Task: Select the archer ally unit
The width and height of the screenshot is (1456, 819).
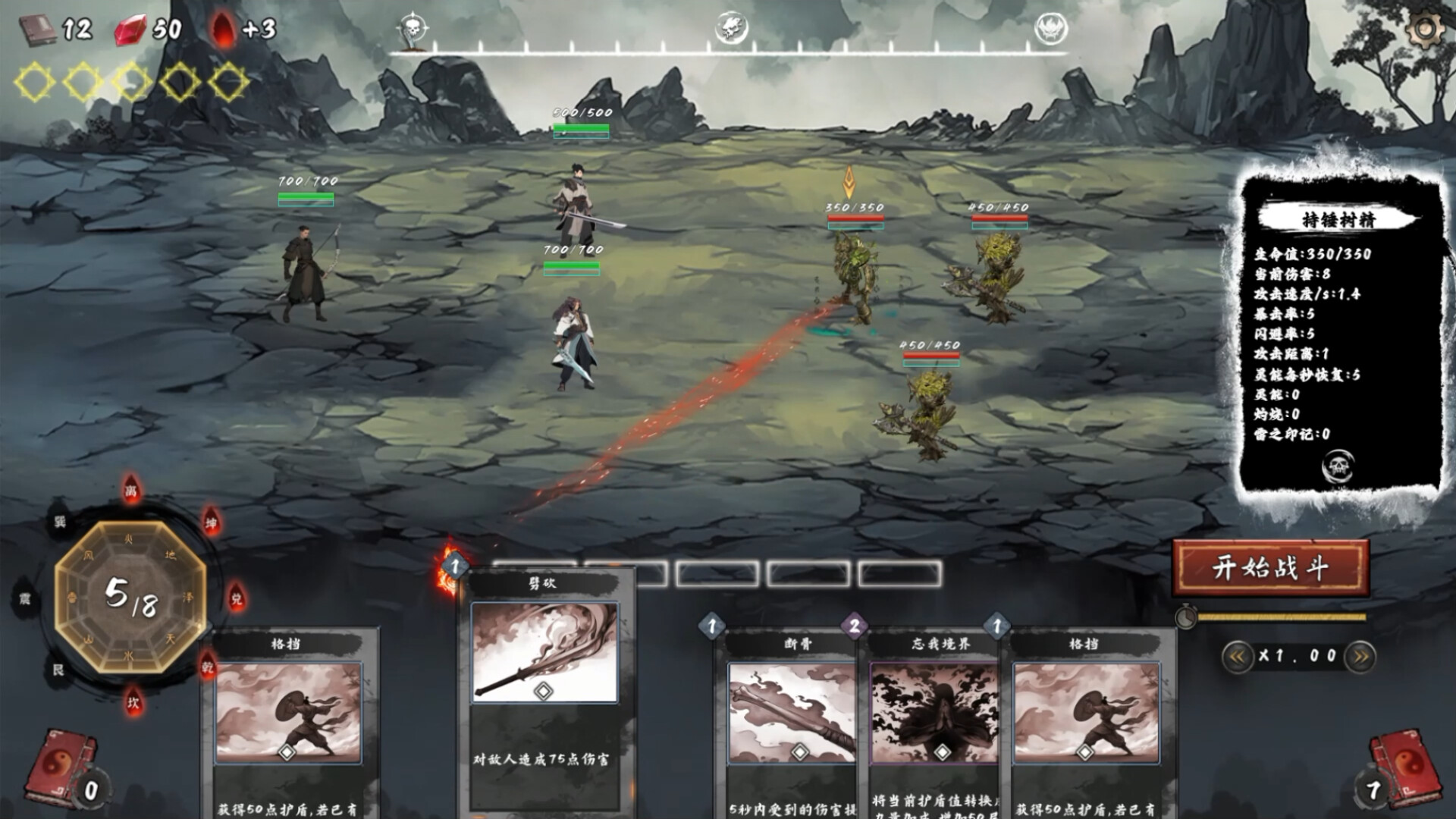Action: (306, 269)
